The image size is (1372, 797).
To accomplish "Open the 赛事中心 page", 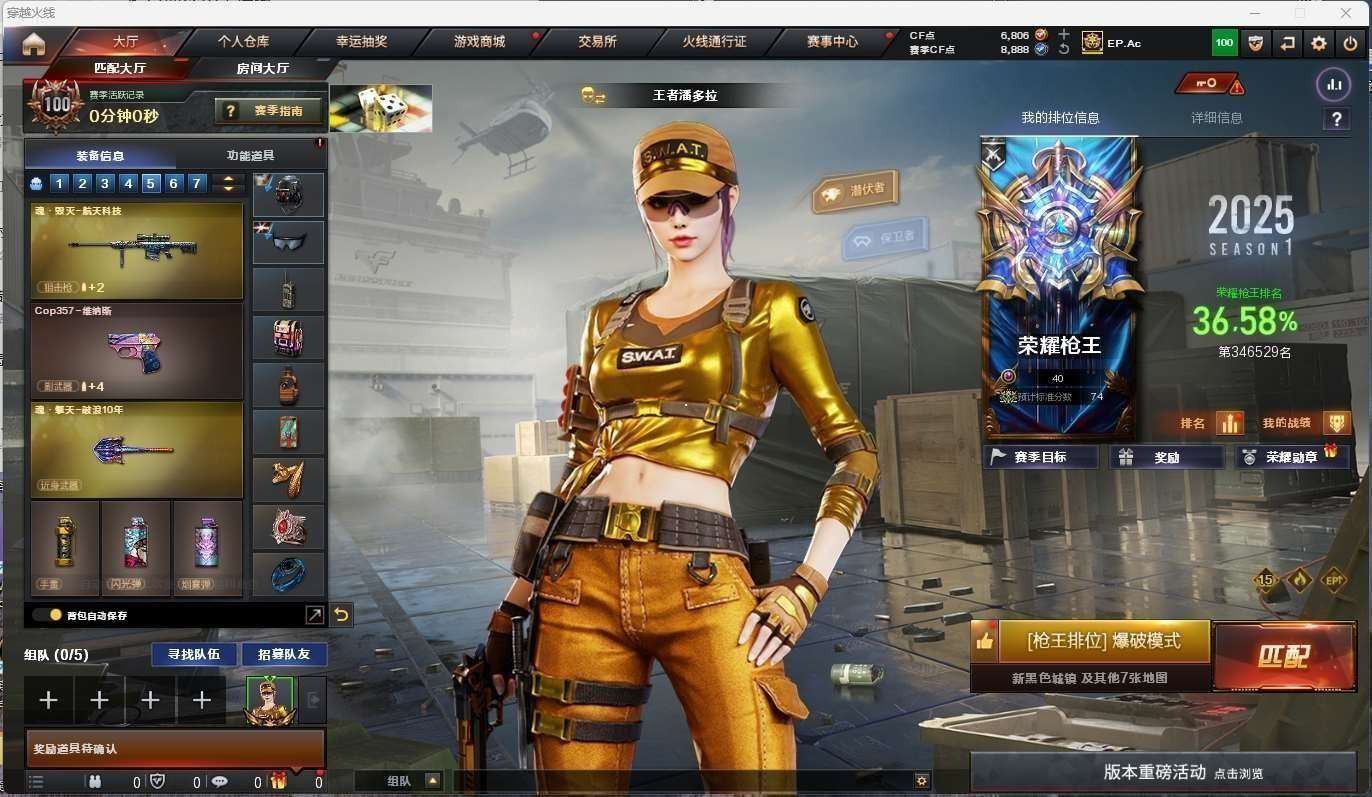I will pyautogui.click(x=832, y=42).
